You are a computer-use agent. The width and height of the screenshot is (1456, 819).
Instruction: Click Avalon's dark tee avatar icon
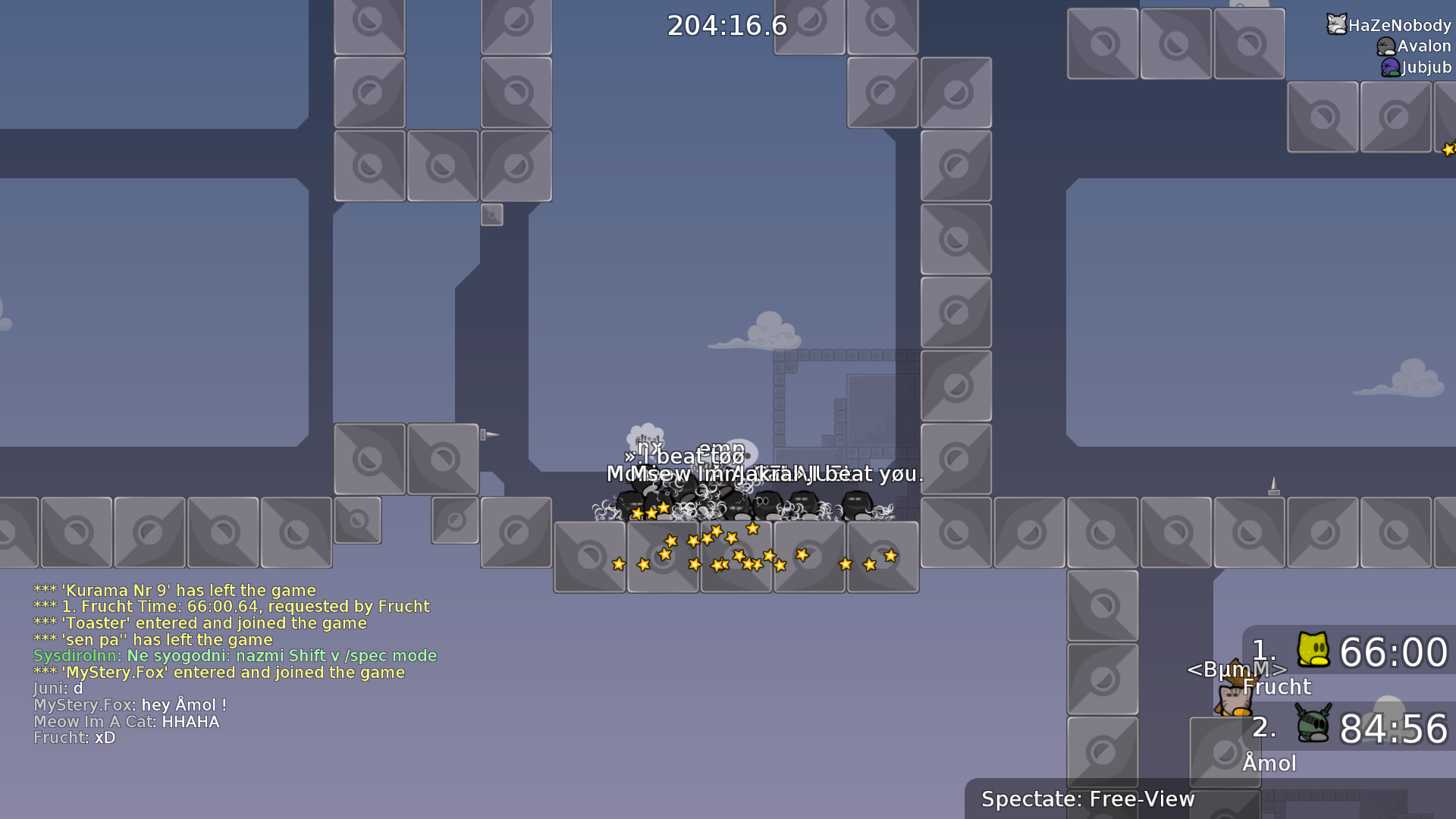[1385, 45]
